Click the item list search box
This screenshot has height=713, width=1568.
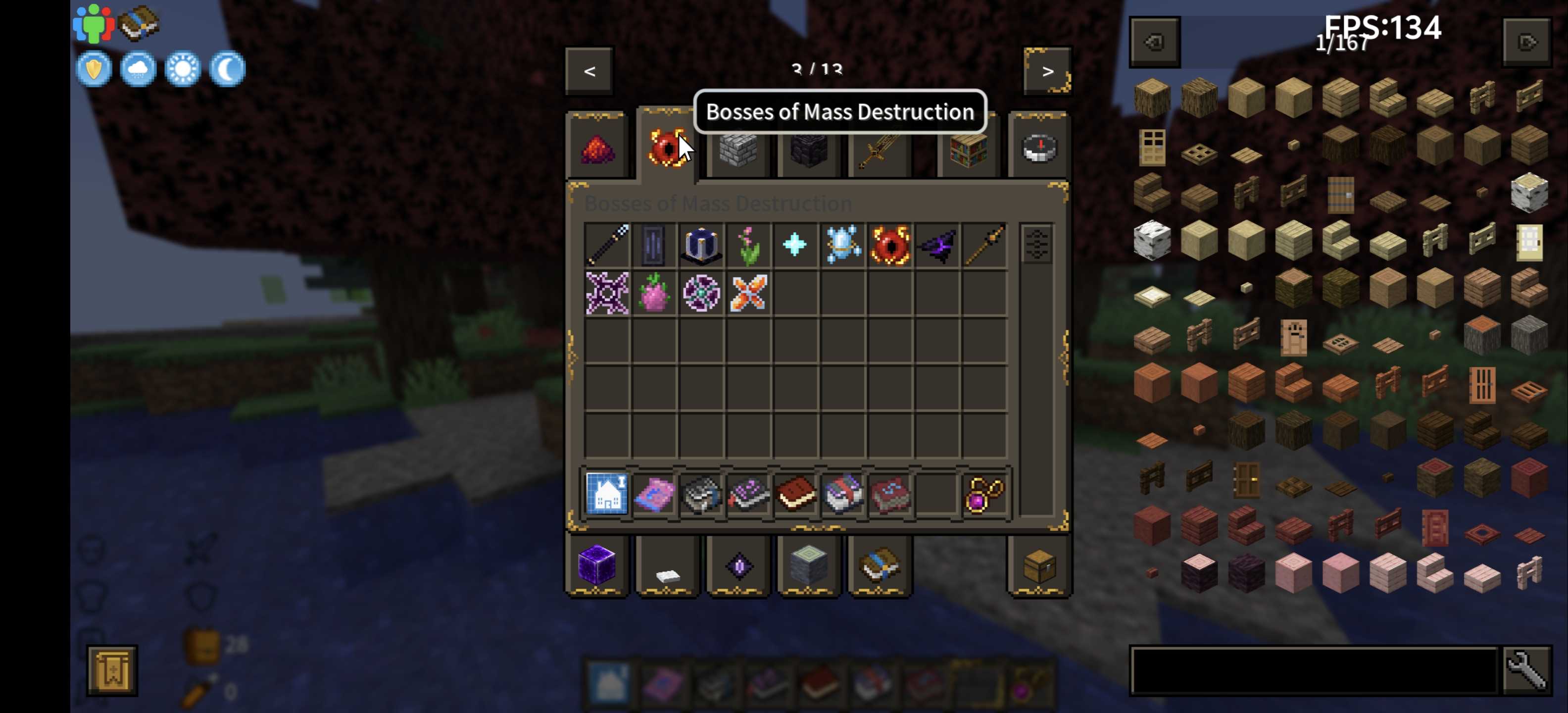click(x=1314, y=670)
